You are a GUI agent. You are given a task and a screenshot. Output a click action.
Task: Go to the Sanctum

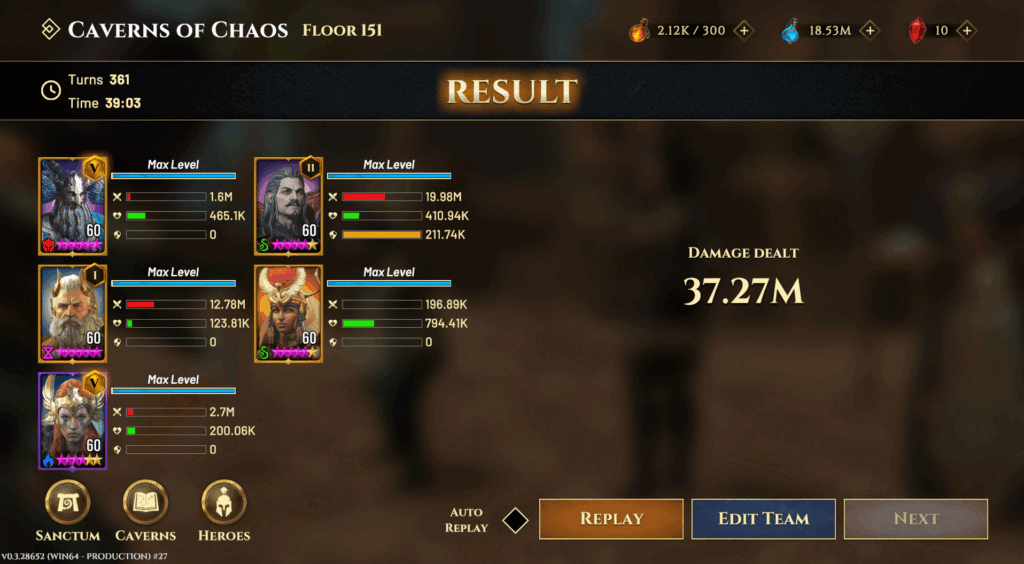click(x=68, y=503)
